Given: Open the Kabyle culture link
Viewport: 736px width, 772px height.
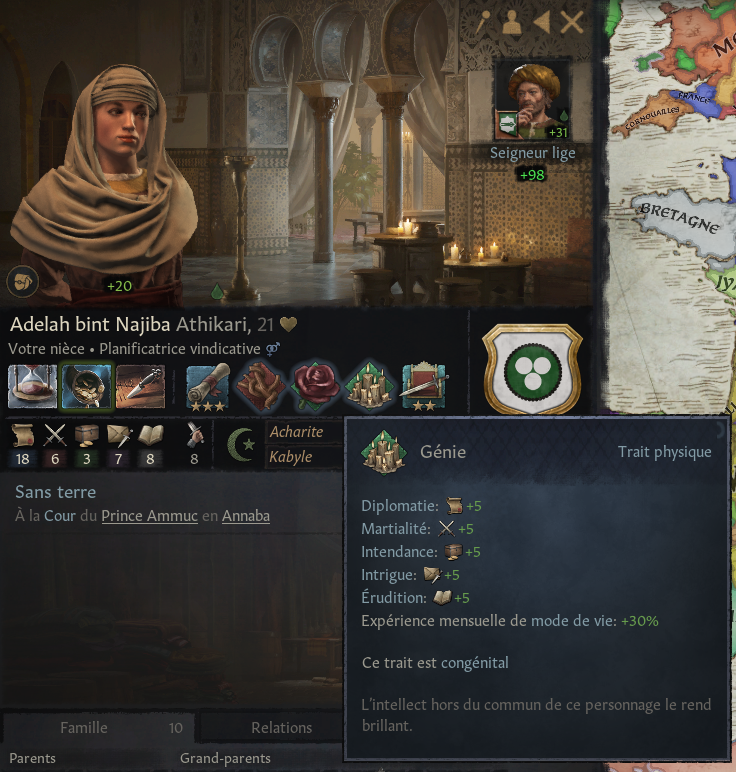Looking at the screenshot, I should (292, 457).
